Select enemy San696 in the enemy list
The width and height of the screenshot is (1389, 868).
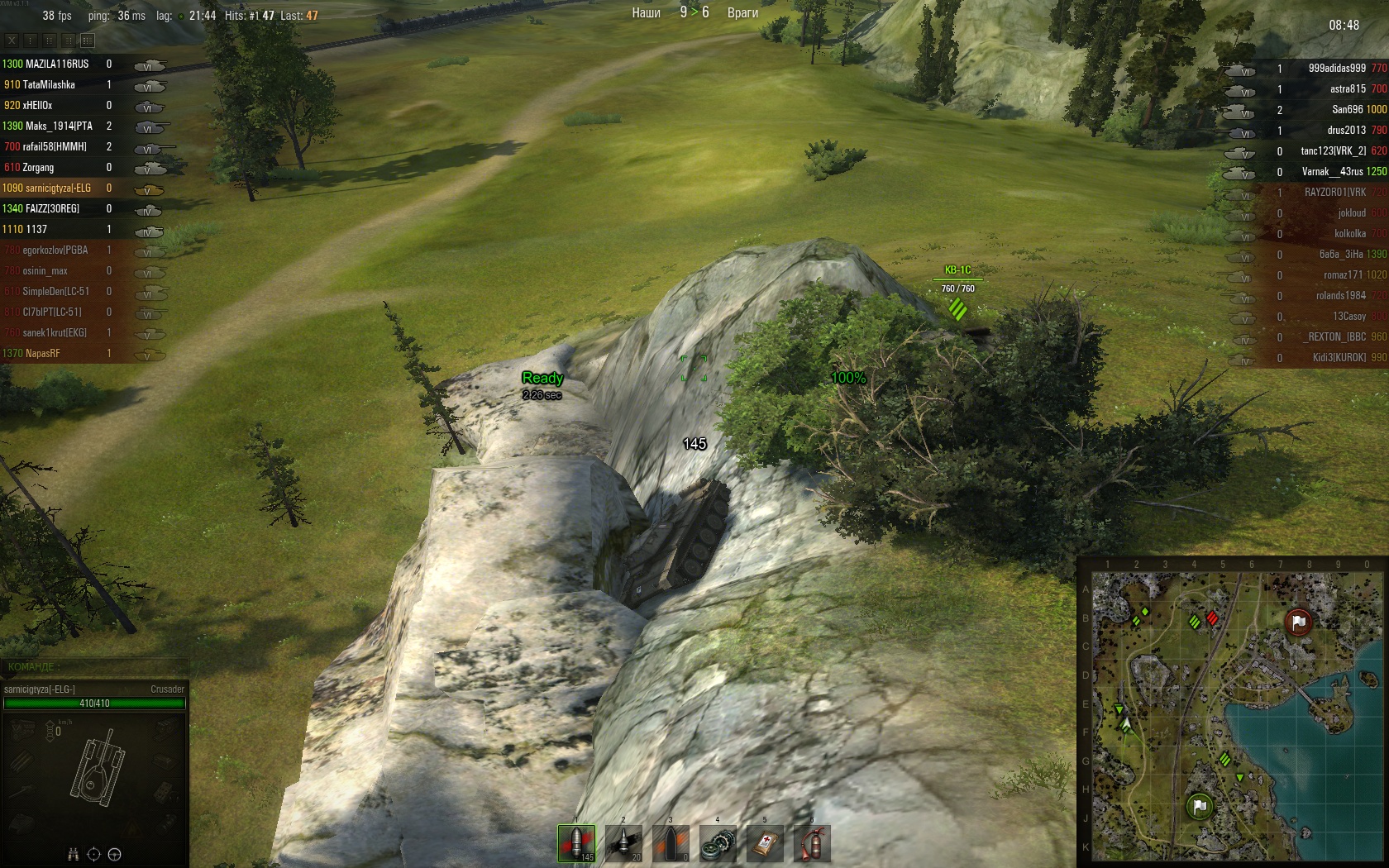coord(1347,110)
